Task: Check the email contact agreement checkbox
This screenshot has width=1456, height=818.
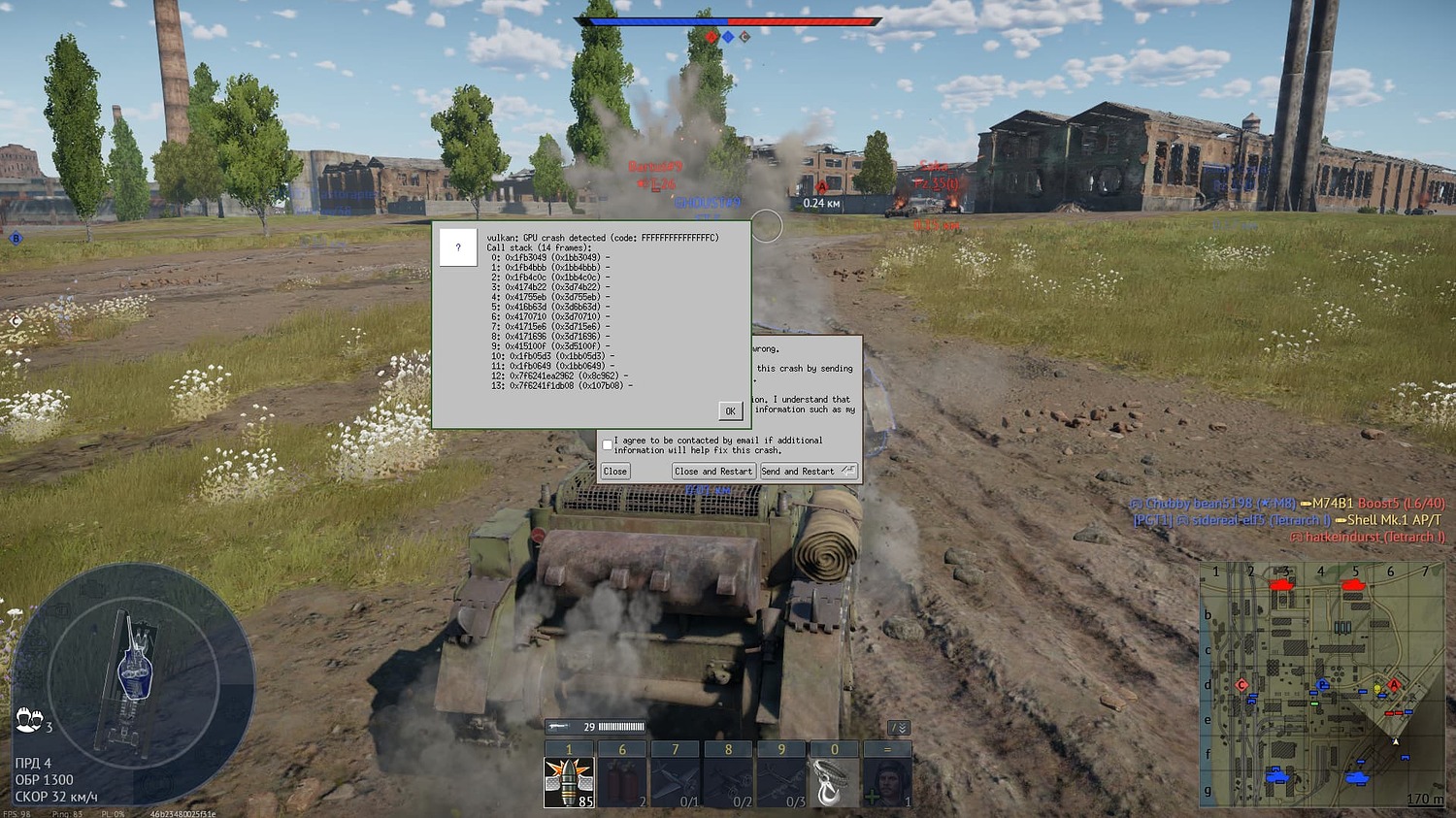Action: 607,443
